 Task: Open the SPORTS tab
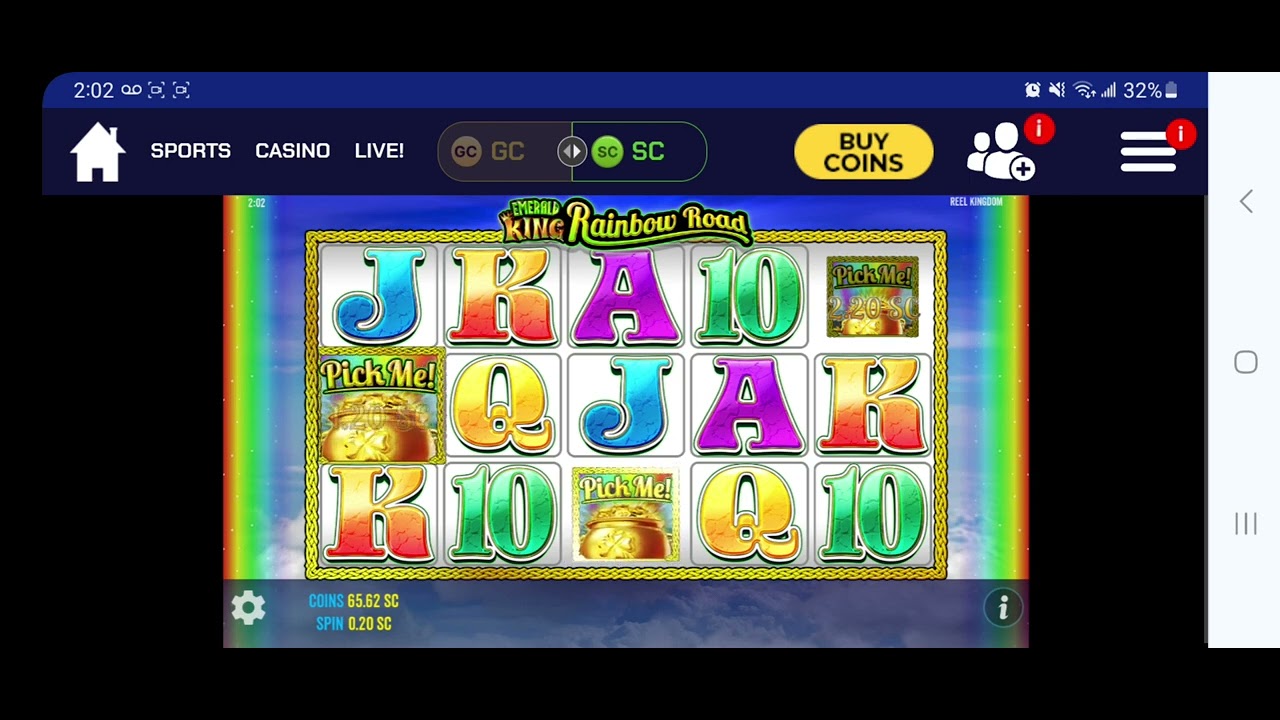point(190,150)
